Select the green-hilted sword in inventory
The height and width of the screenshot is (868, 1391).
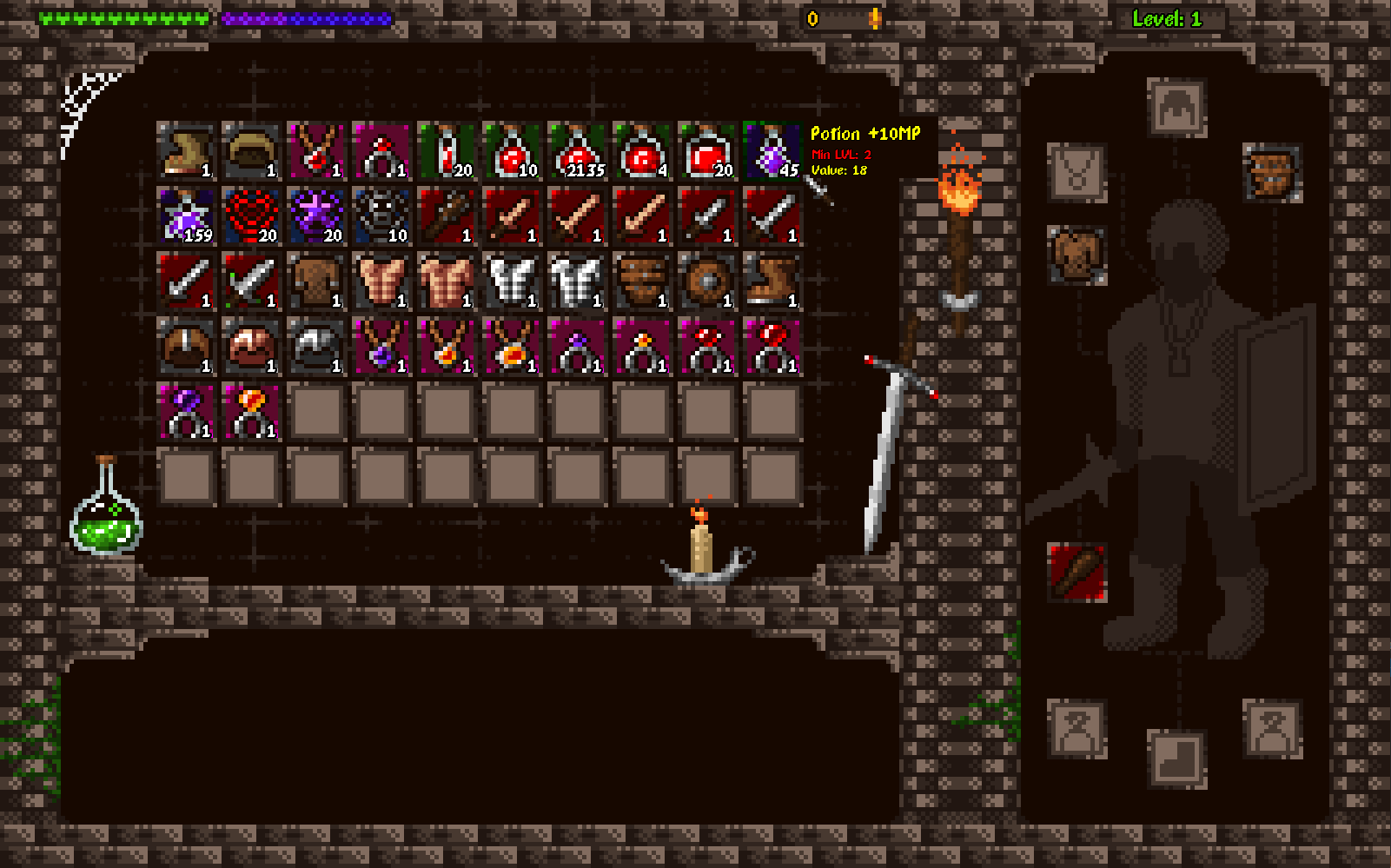251,282
